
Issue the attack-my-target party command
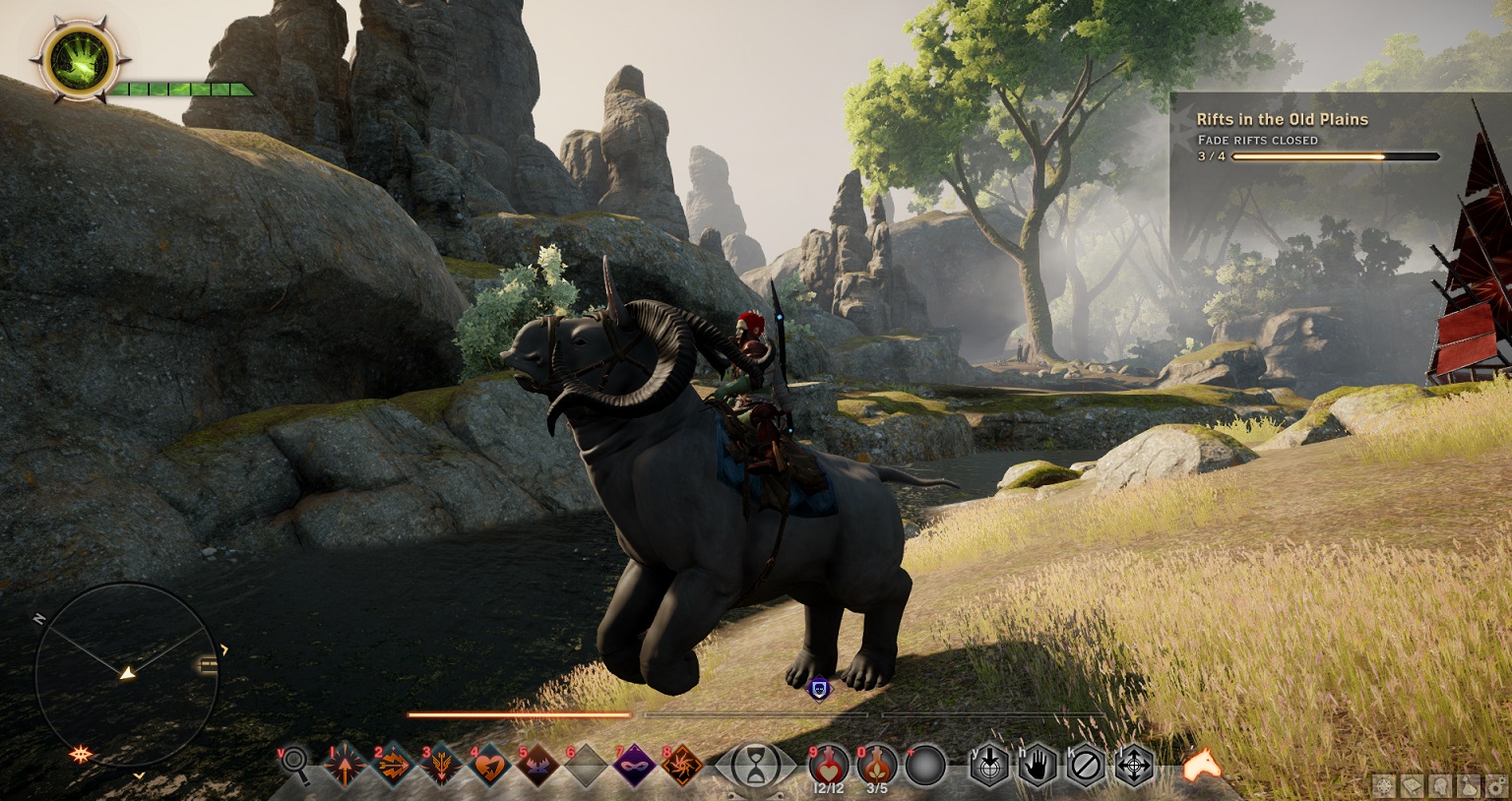989,765
